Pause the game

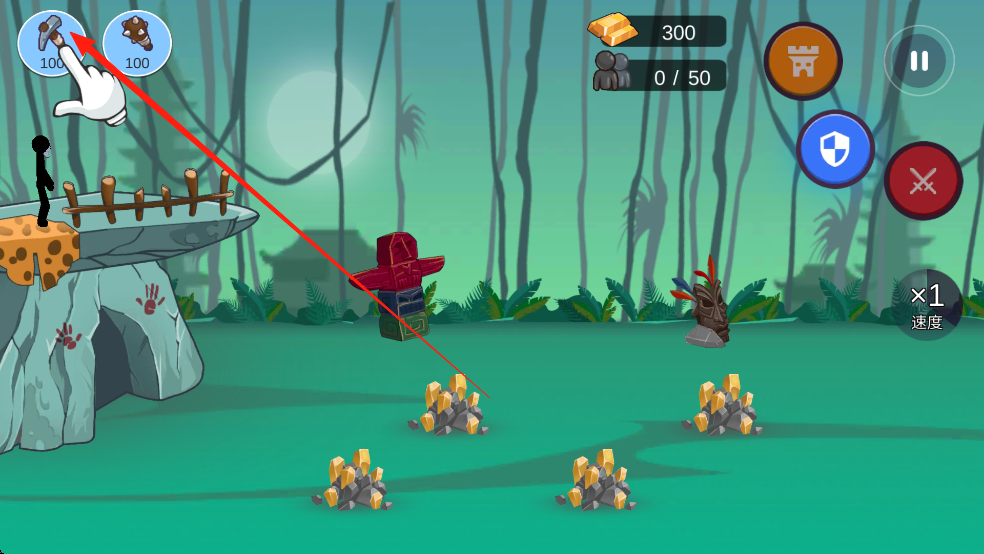(918, 61)
